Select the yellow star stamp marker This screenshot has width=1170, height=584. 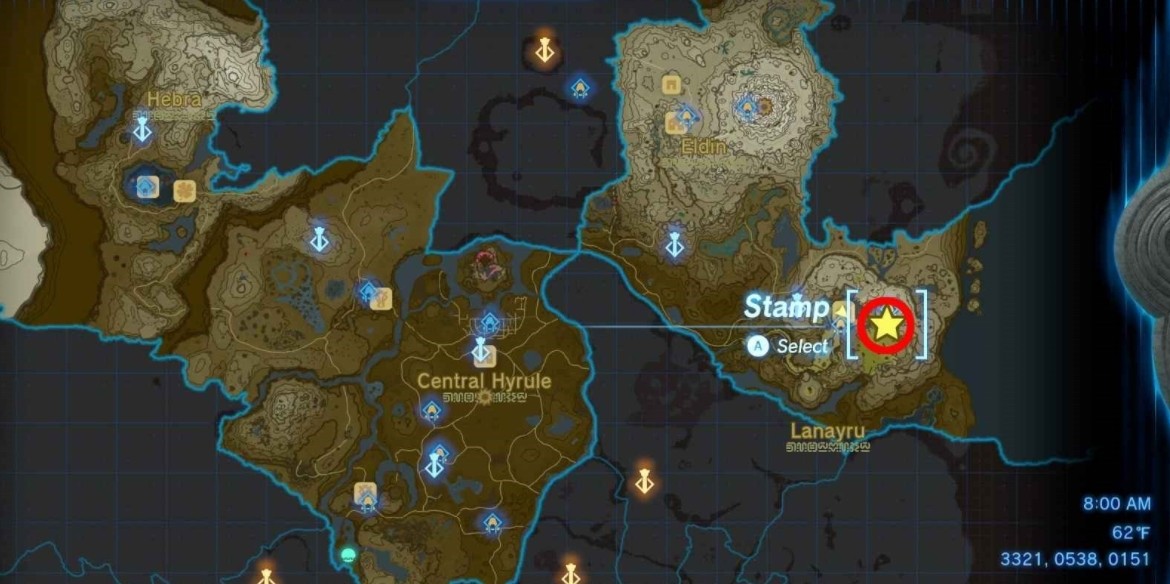tap(885, 324)
